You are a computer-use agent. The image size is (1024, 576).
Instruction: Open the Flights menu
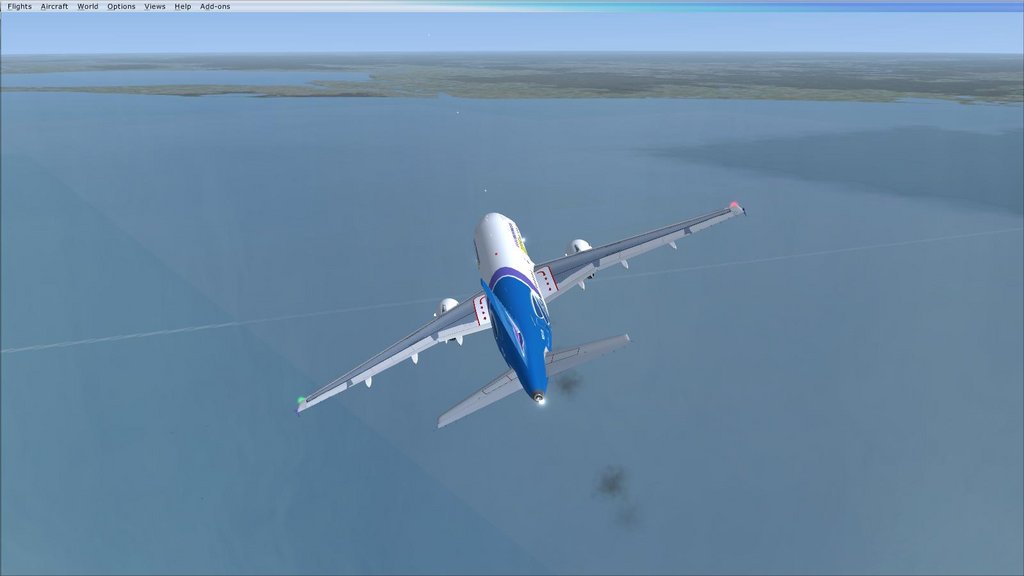coord(20,6)
